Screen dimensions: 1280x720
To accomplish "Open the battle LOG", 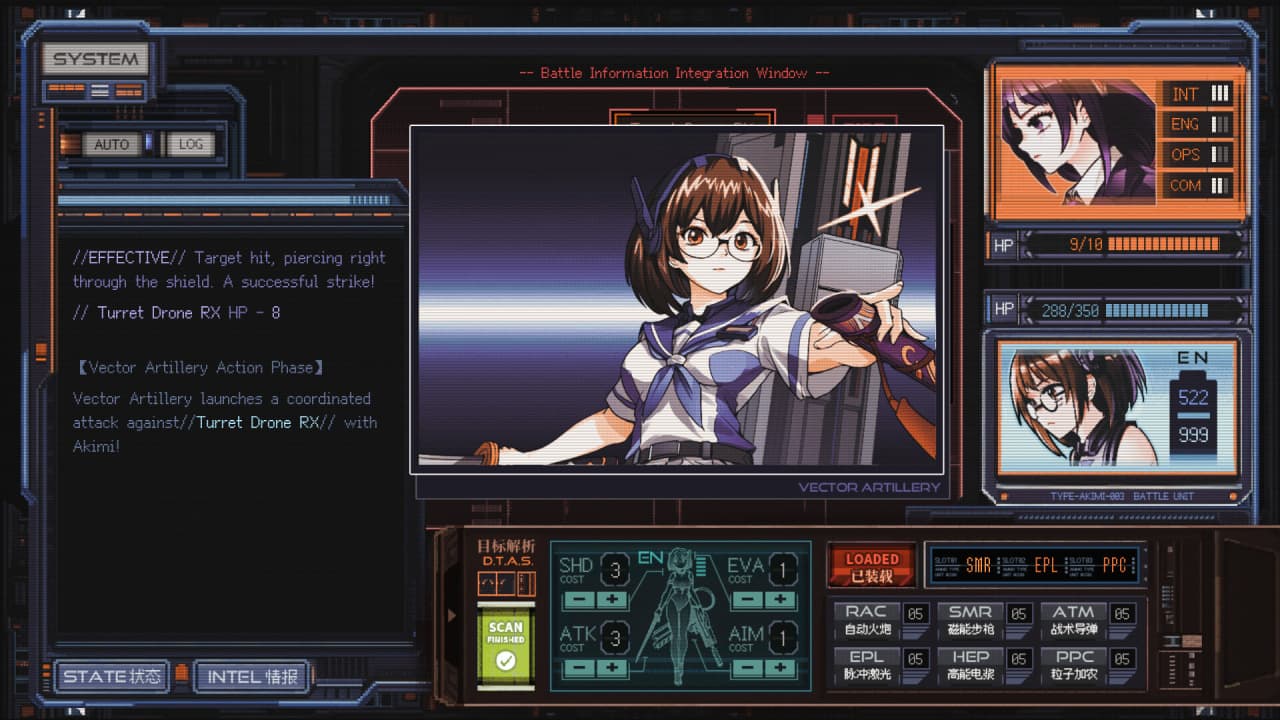I will pyautogui.click(x=190, y=144).
